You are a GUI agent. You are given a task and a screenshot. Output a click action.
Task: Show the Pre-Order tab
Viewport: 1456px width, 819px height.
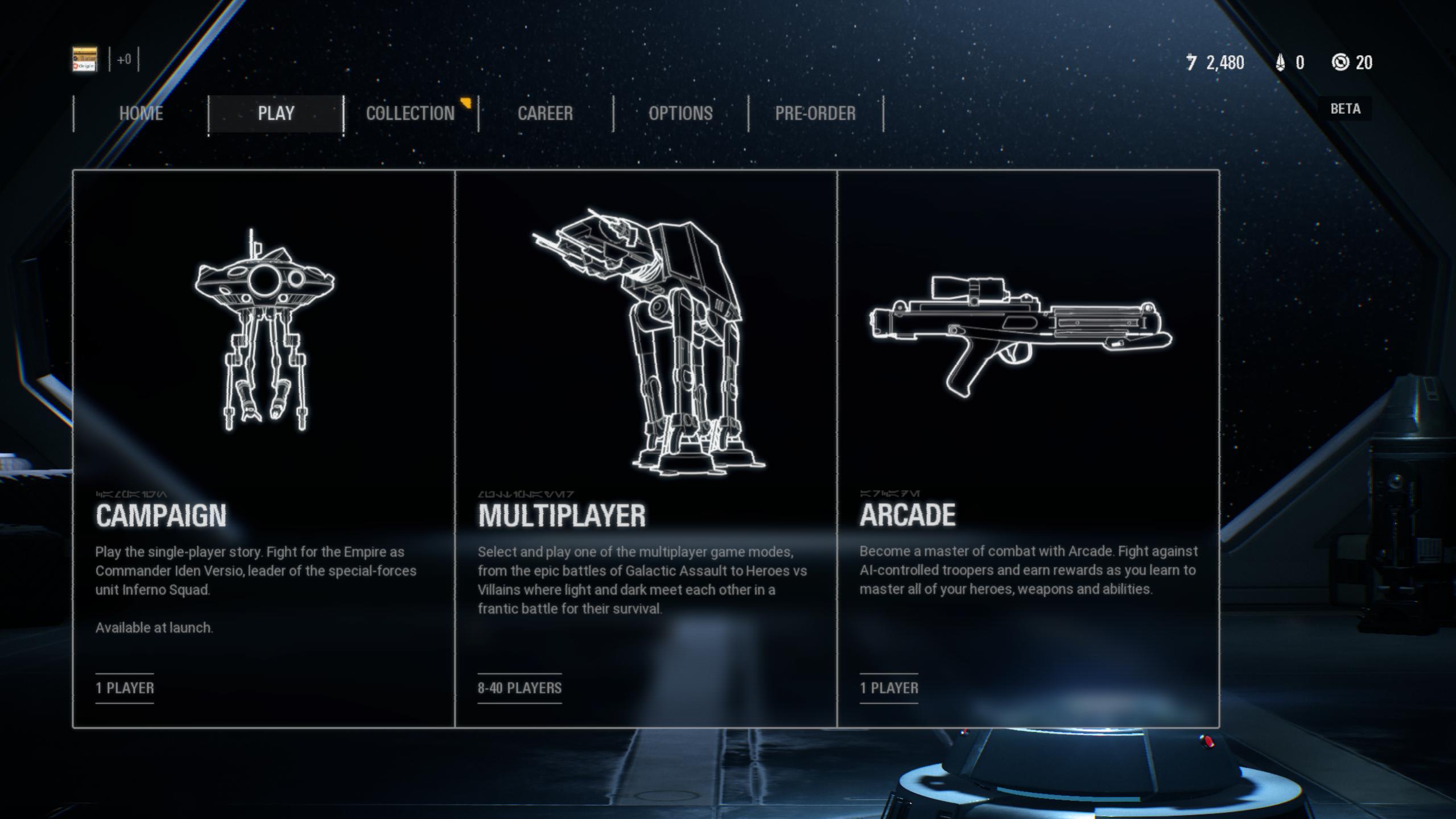(x=815, y=113)
